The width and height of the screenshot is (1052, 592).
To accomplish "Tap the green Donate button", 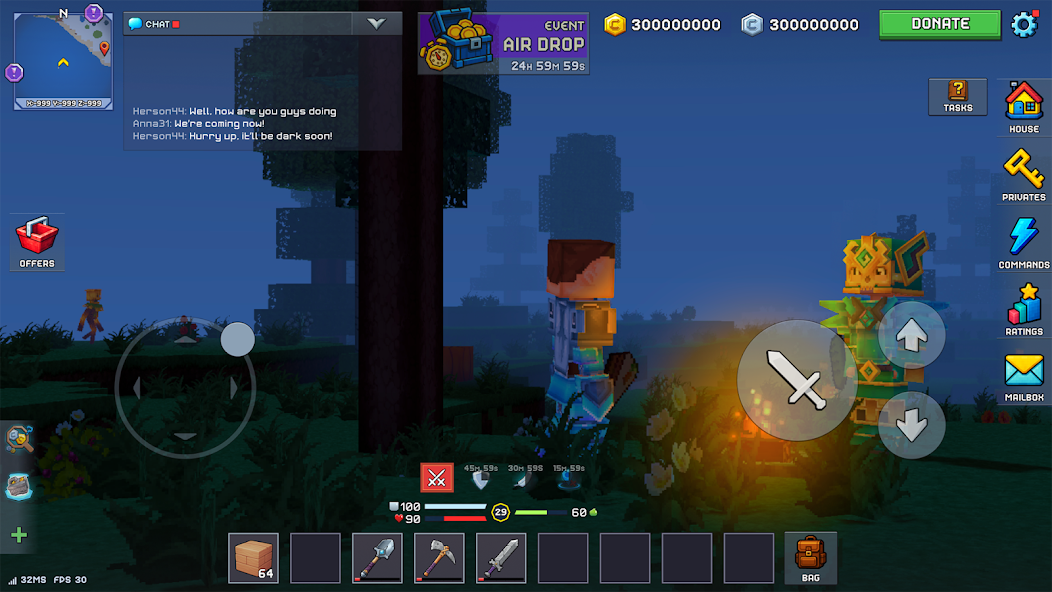I will (x=940, y=24).
